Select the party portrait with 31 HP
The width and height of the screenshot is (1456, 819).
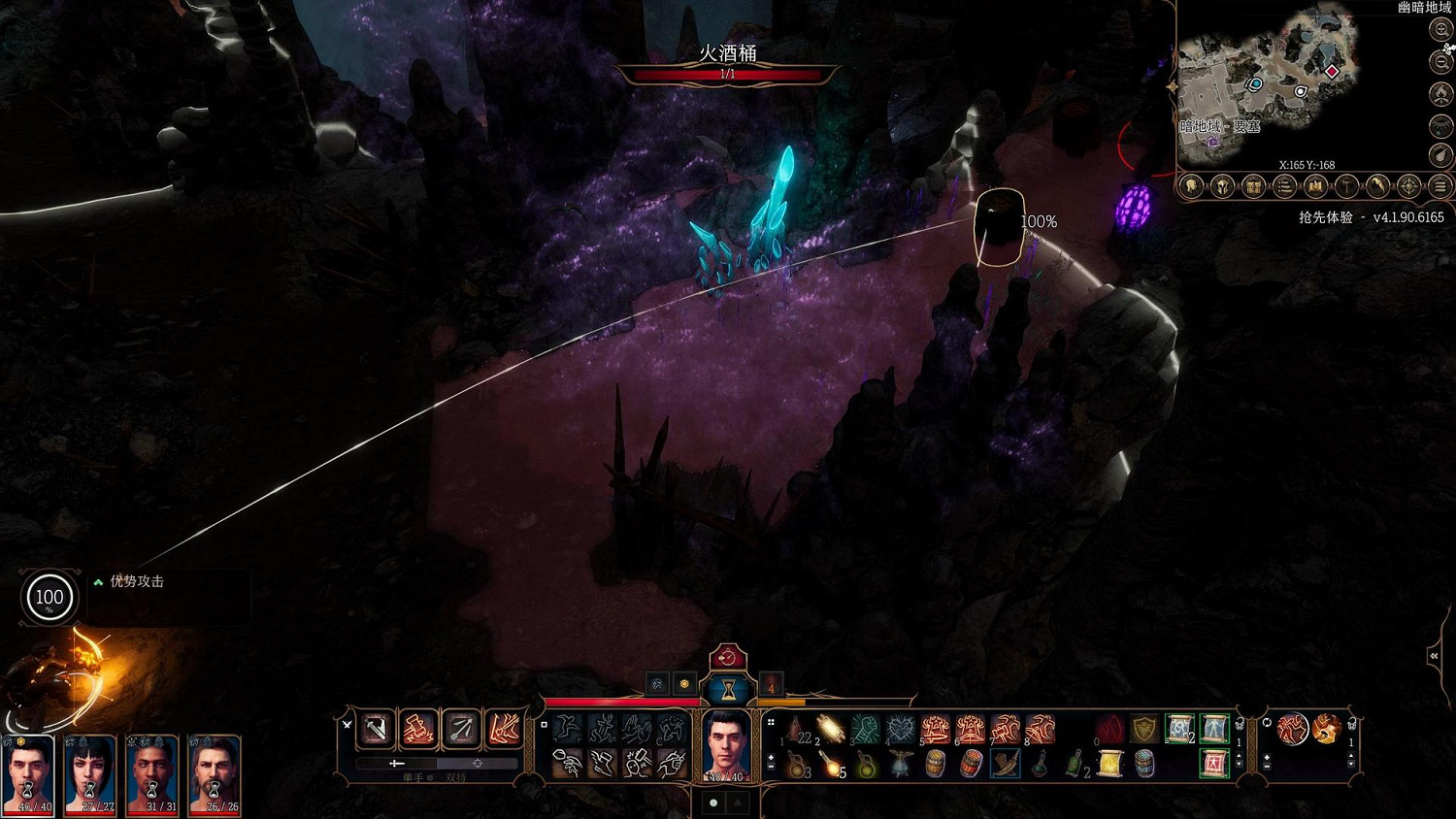click(x=151, y=774)
